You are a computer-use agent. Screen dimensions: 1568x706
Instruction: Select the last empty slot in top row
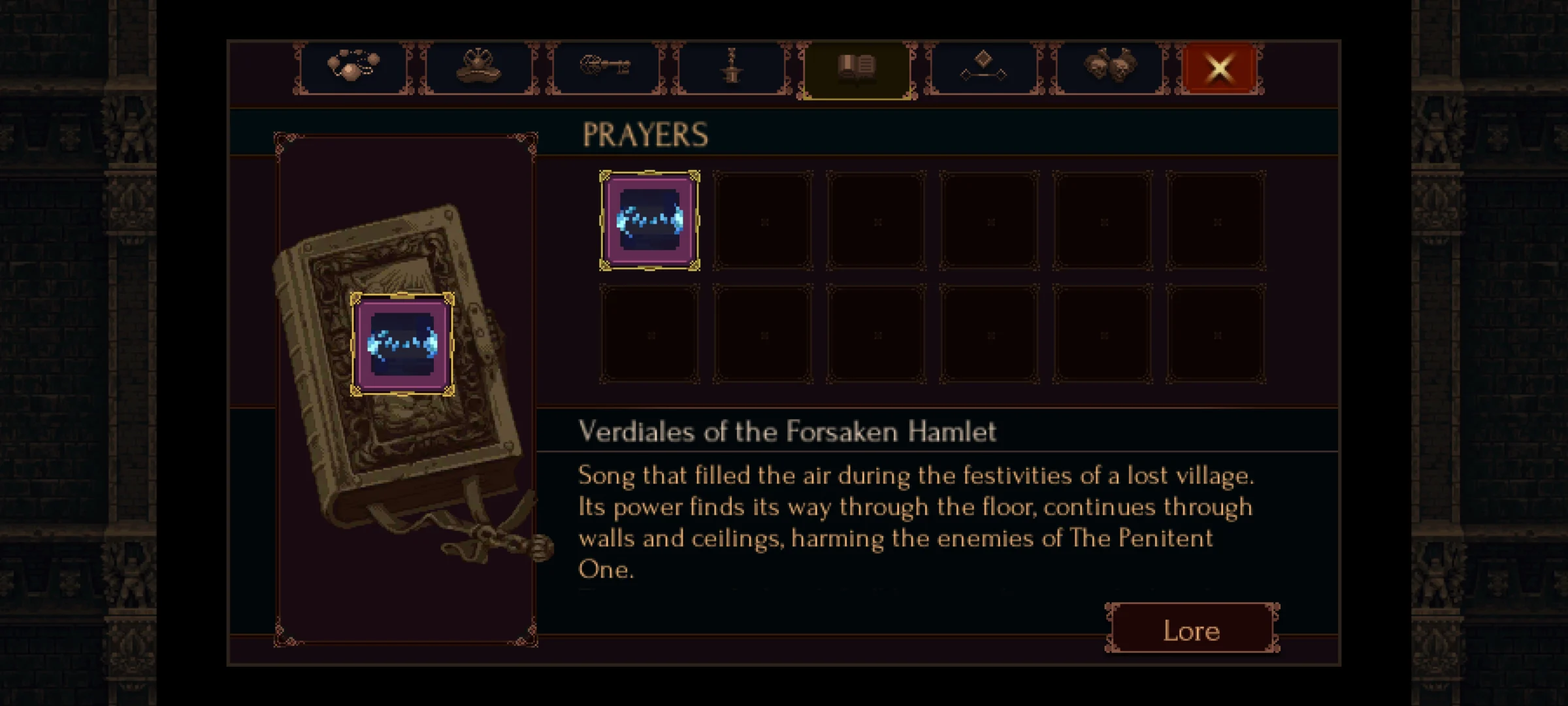point(1215,220)
